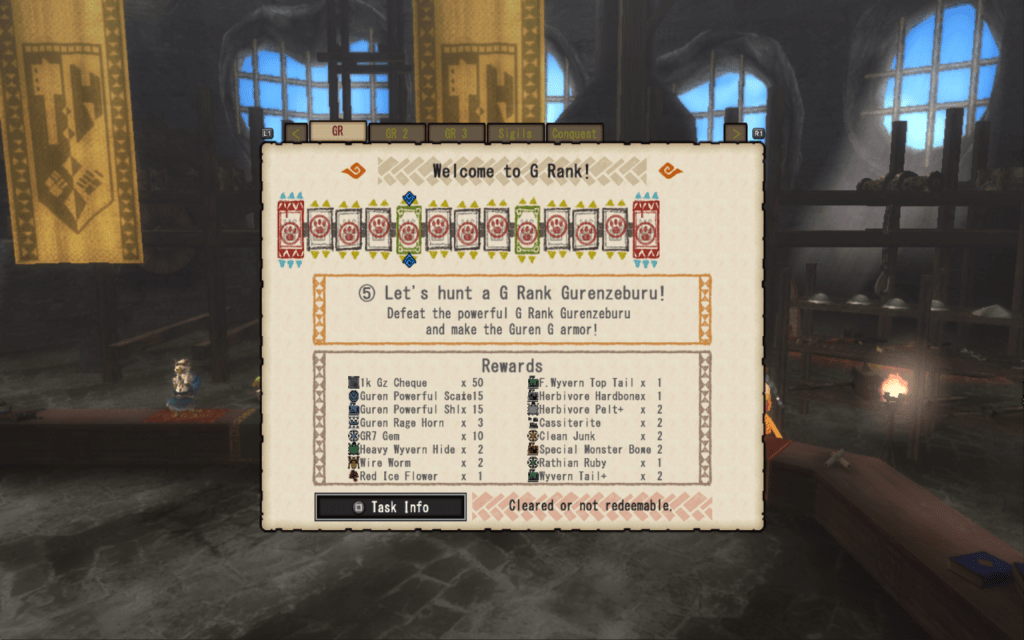The image size is (1024, 640).
Task: Click the right arrow beside the tabs
Action: 735,133
